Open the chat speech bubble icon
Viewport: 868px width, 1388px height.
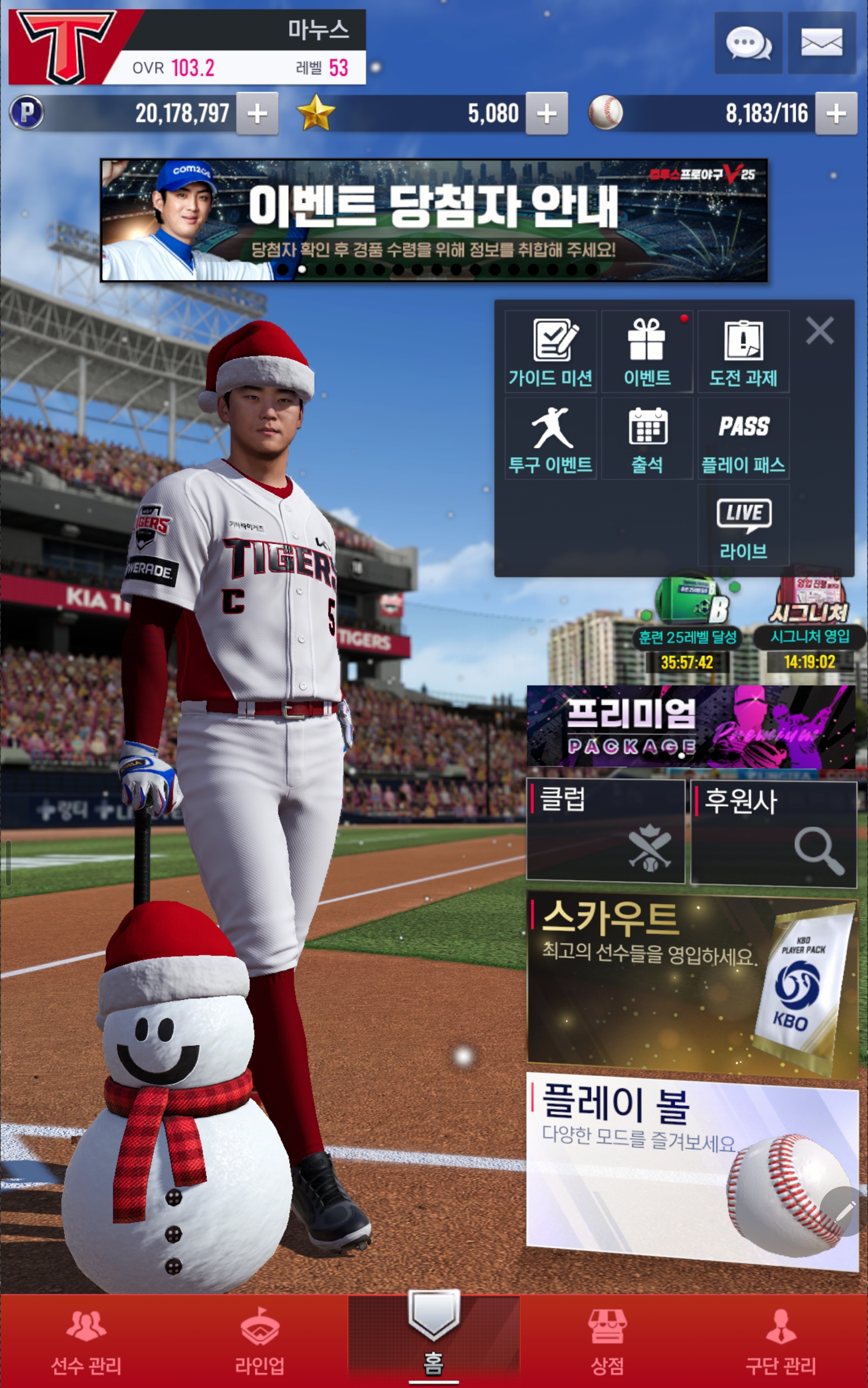[748, 43]
